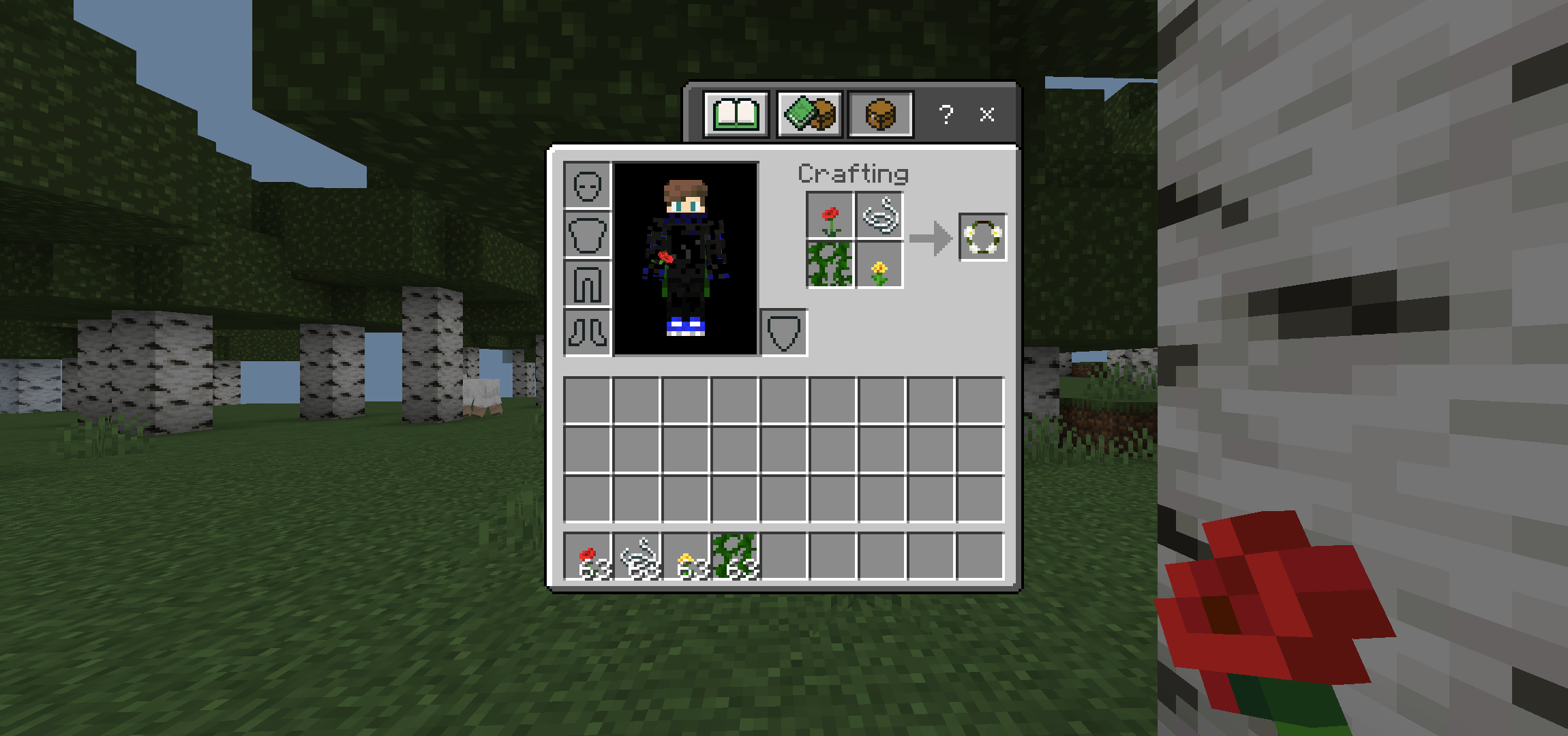The width and height of the screenshot is (1568, 736).
Task: Pick the vines stack in the hotbar
Action: tap(735, 557)
